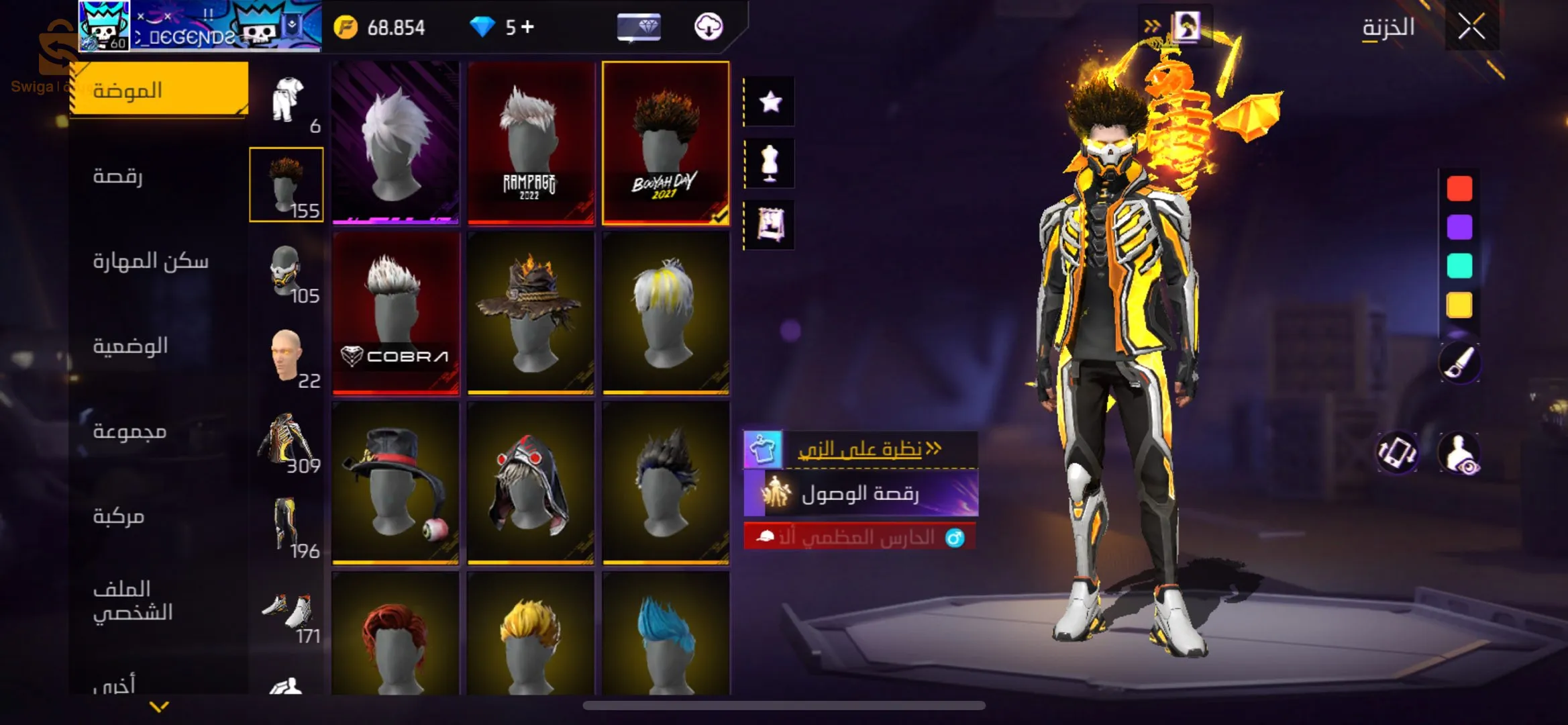Close the vault screen with X

click(x=1471, y=28)
